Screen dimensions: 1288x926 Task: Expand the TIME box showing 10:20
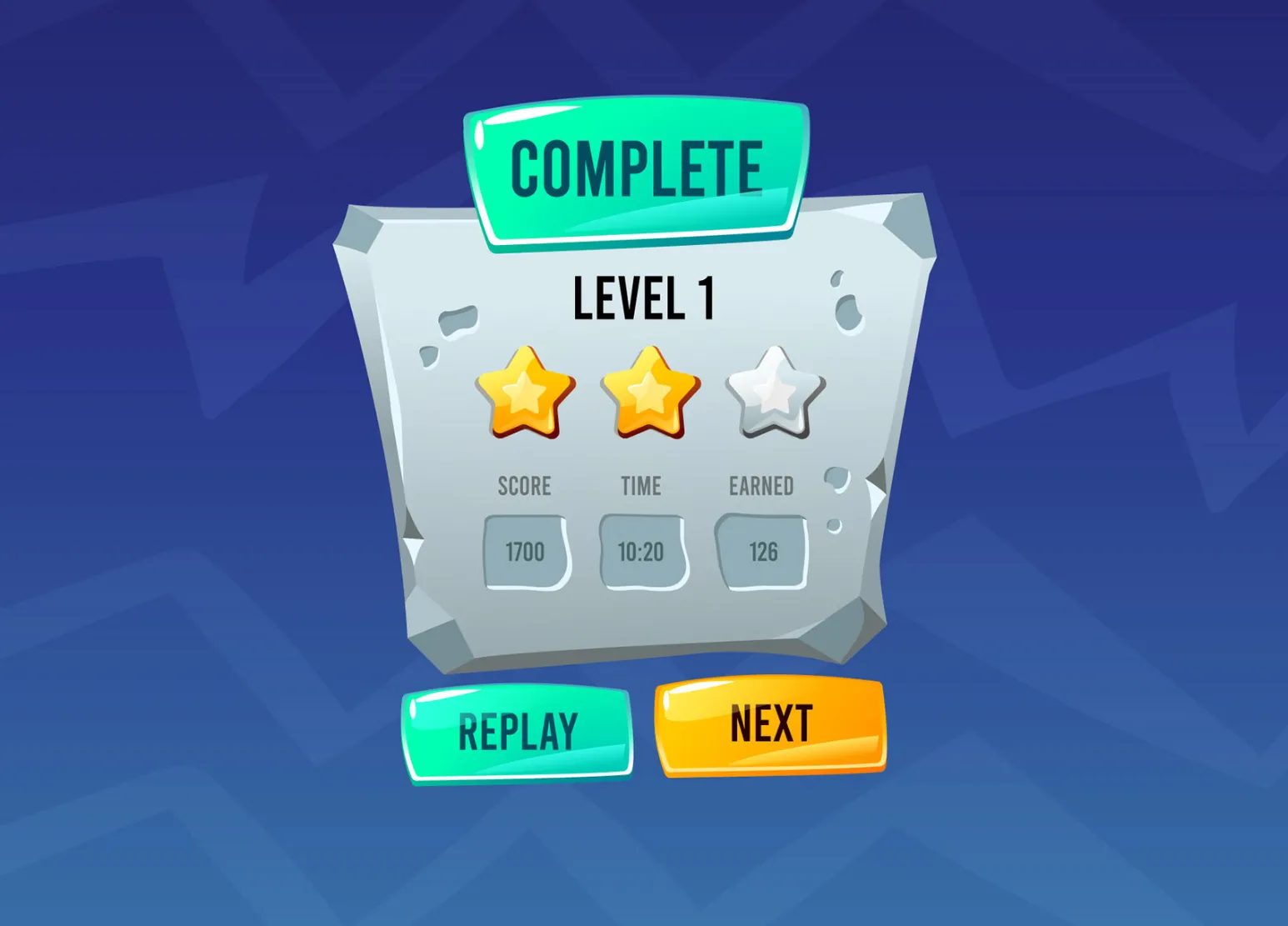click(643, 550)
